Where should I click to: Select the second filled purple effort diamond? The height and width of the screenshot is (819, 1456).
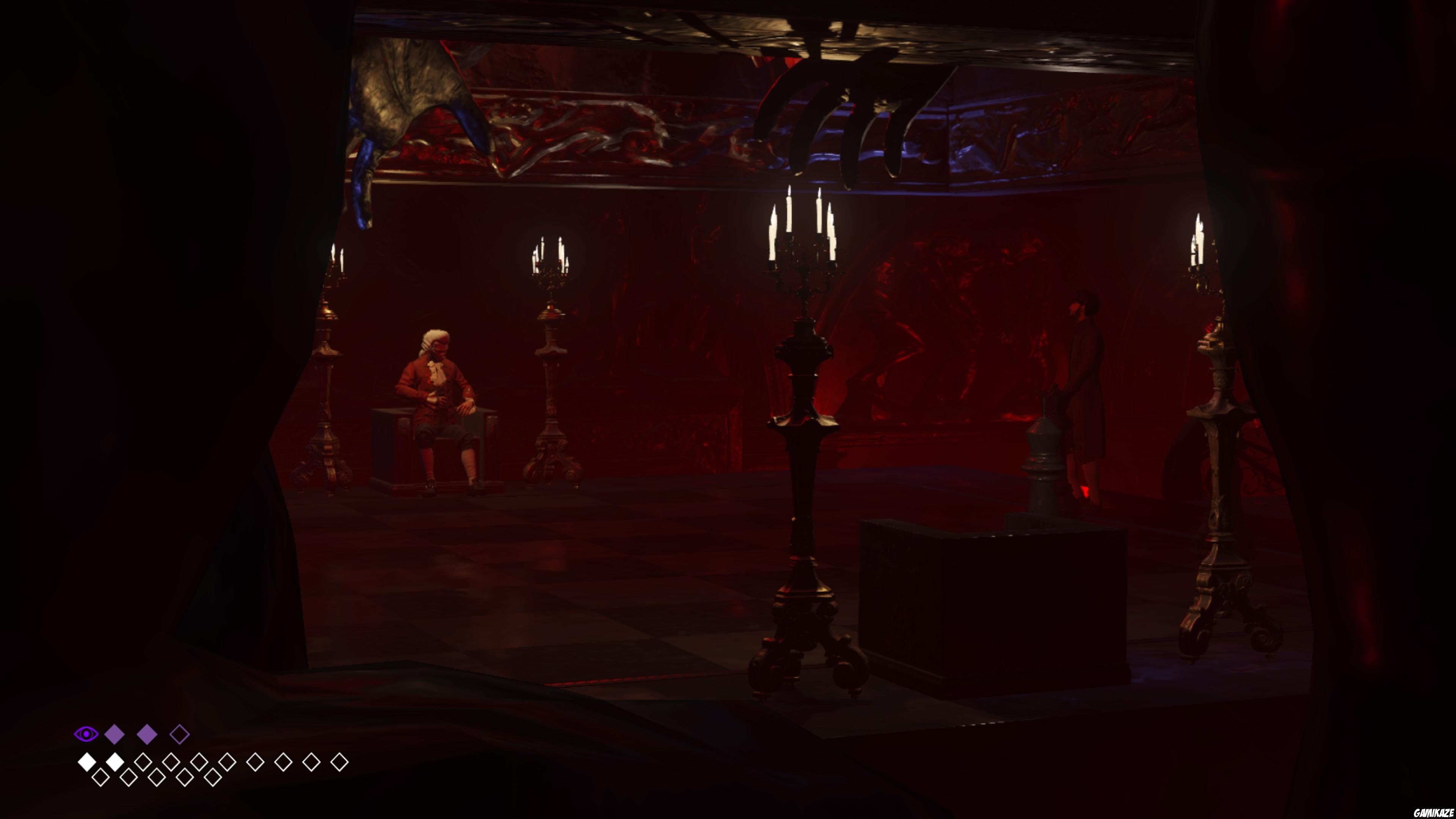point(147,733)
